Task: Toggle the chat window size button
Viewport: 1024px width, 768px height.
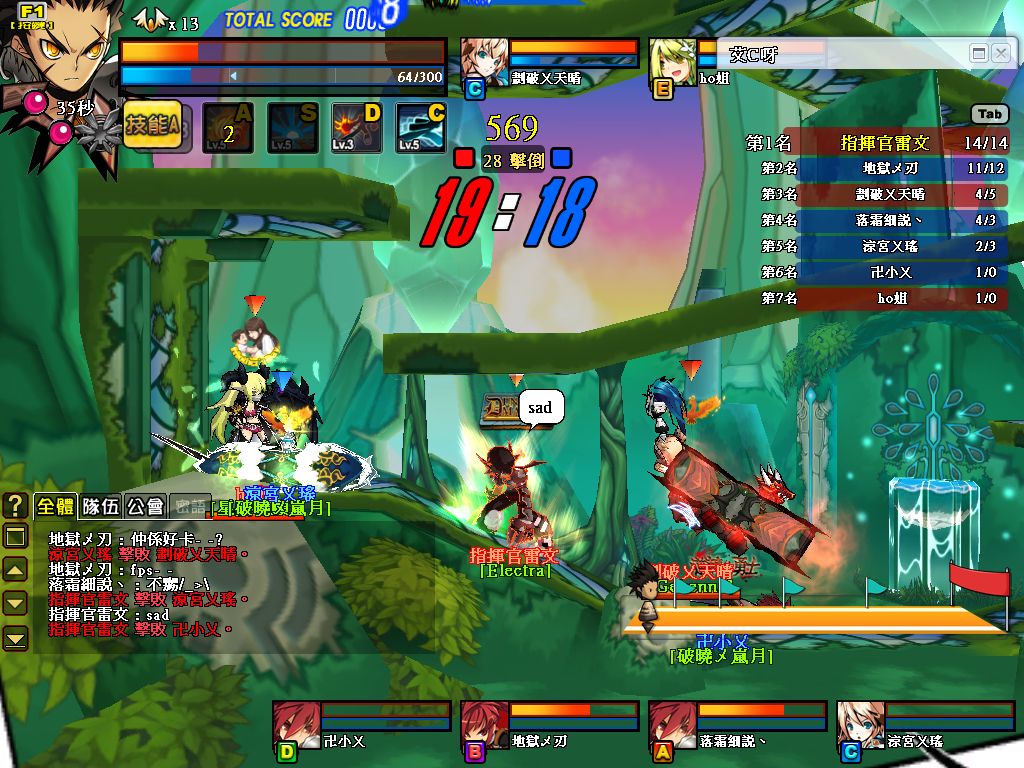Action: [15, 537]
